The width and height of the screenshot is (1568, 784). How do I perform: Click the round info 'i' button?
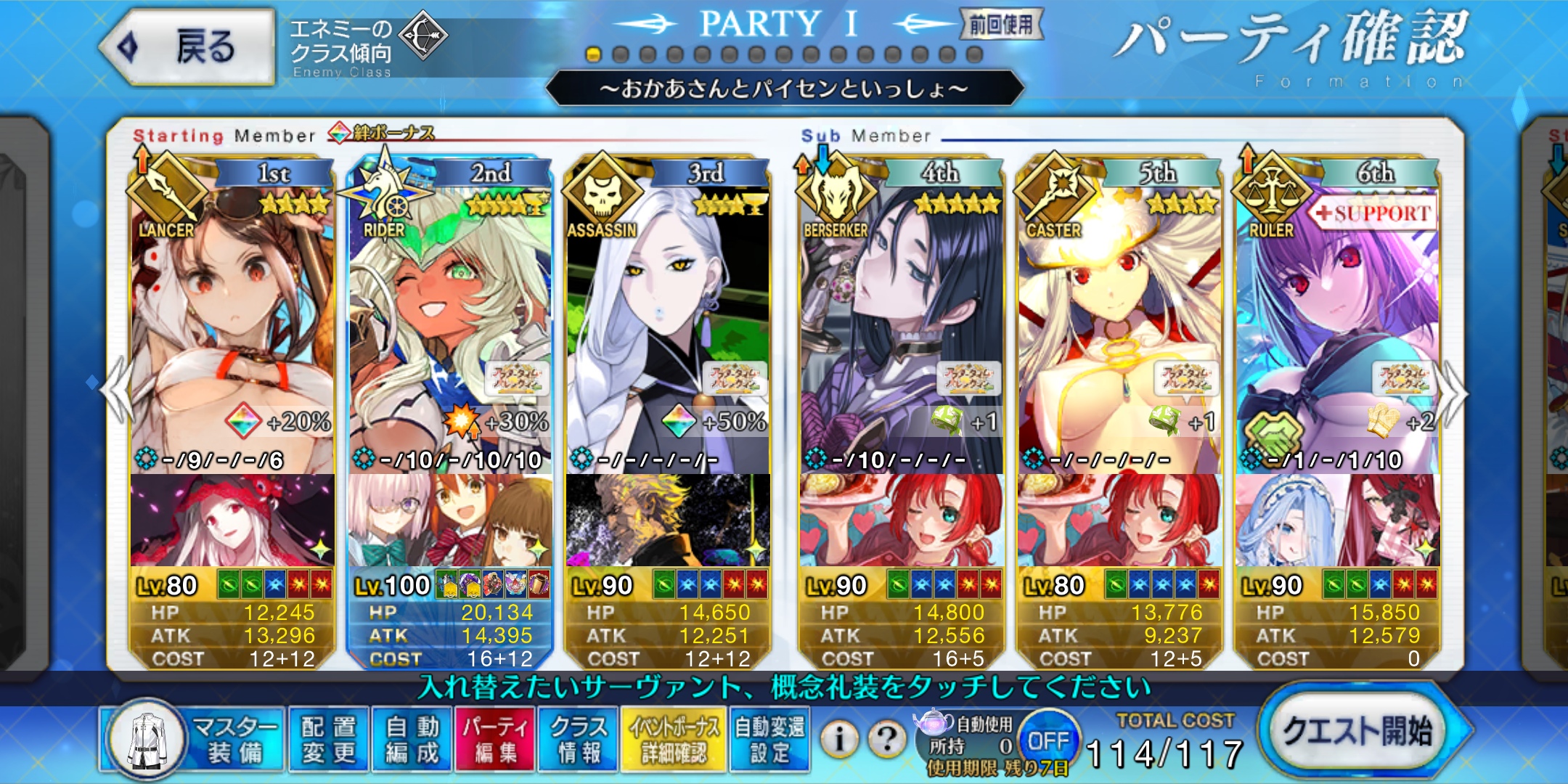[839, 739]
